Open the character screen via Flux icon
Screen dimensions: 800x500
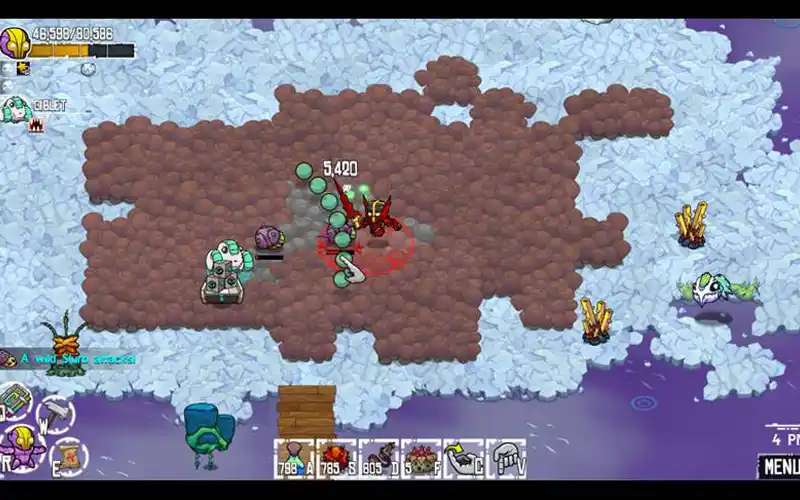click(22, 447)
